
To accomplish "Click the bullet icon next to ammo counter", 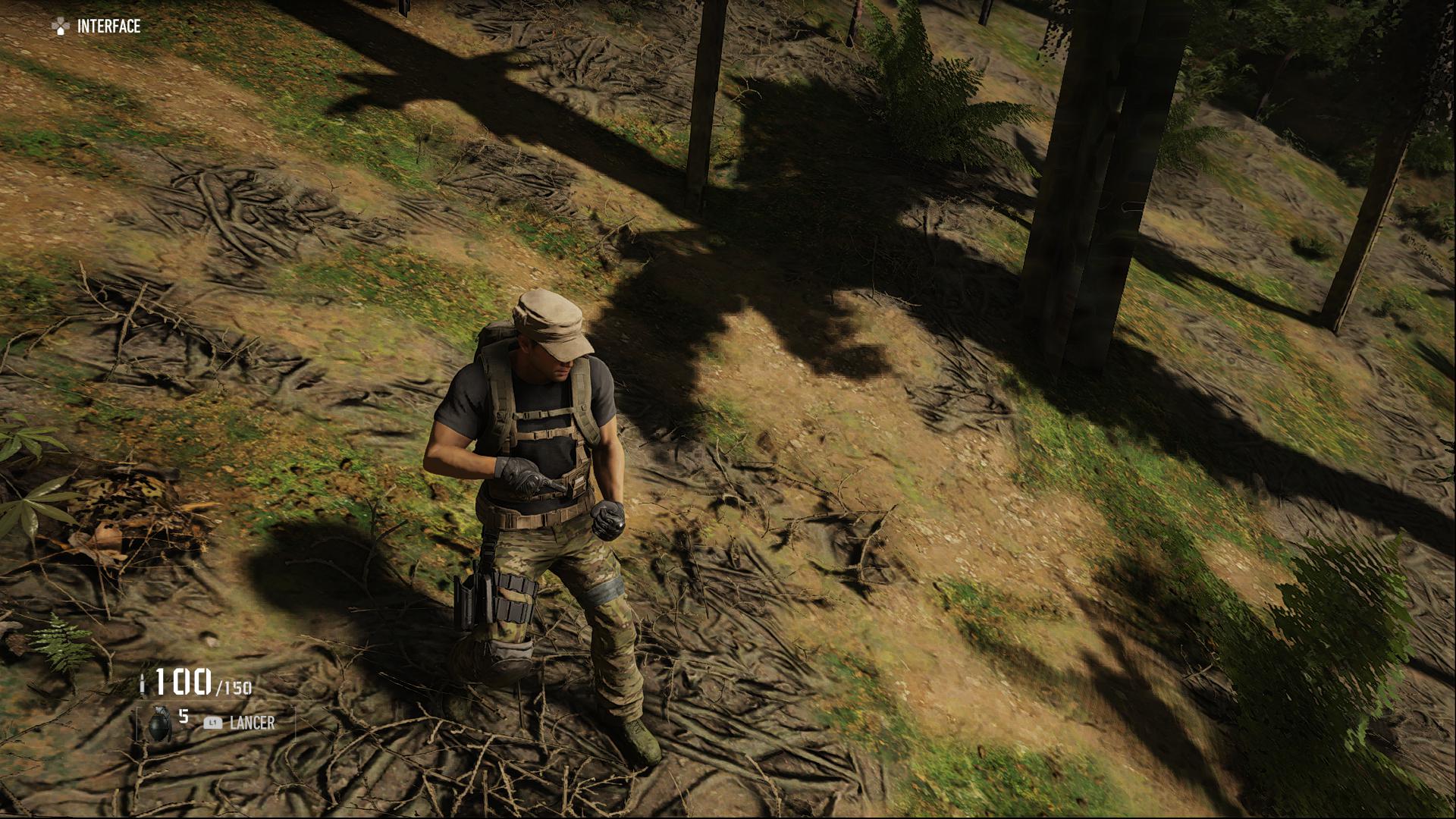I will pos(143,685).
